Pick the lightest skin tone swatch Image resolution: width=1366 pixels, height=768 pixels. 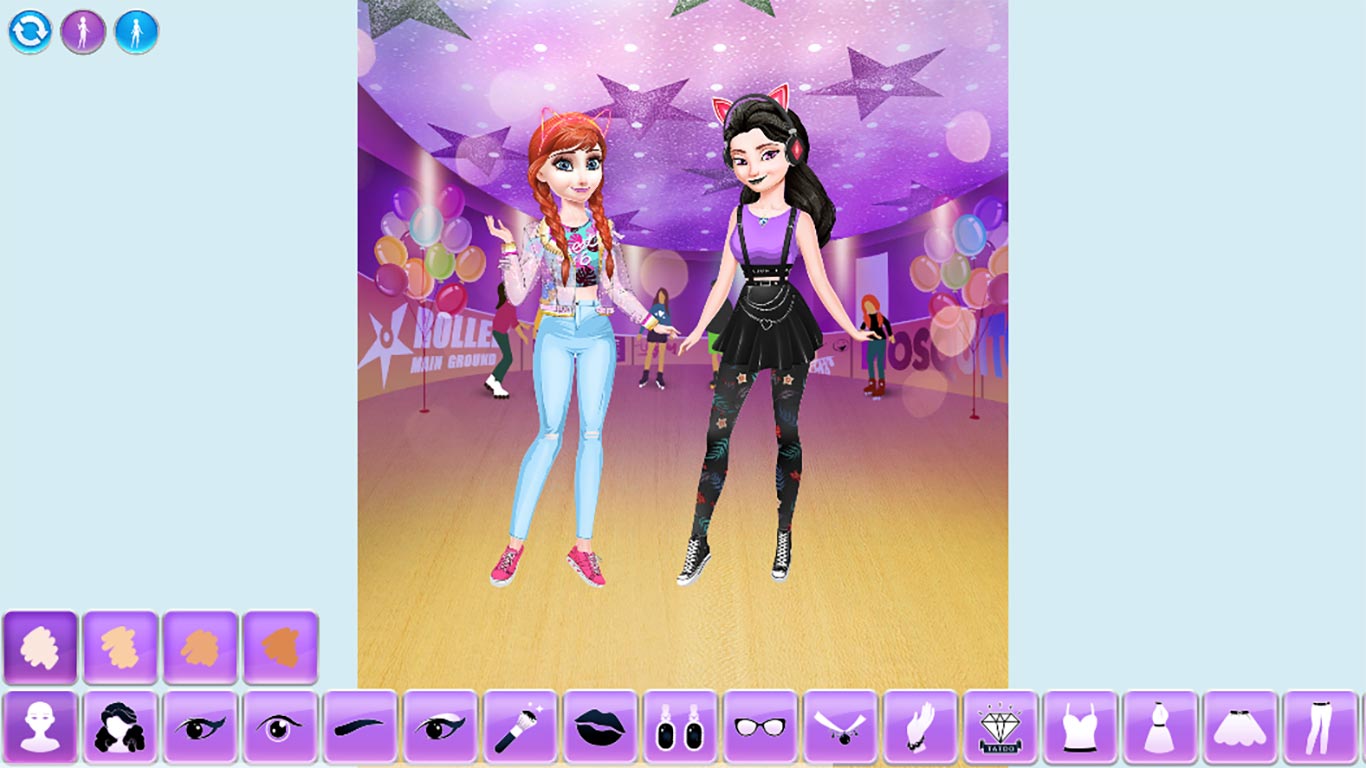pos(40,647)
